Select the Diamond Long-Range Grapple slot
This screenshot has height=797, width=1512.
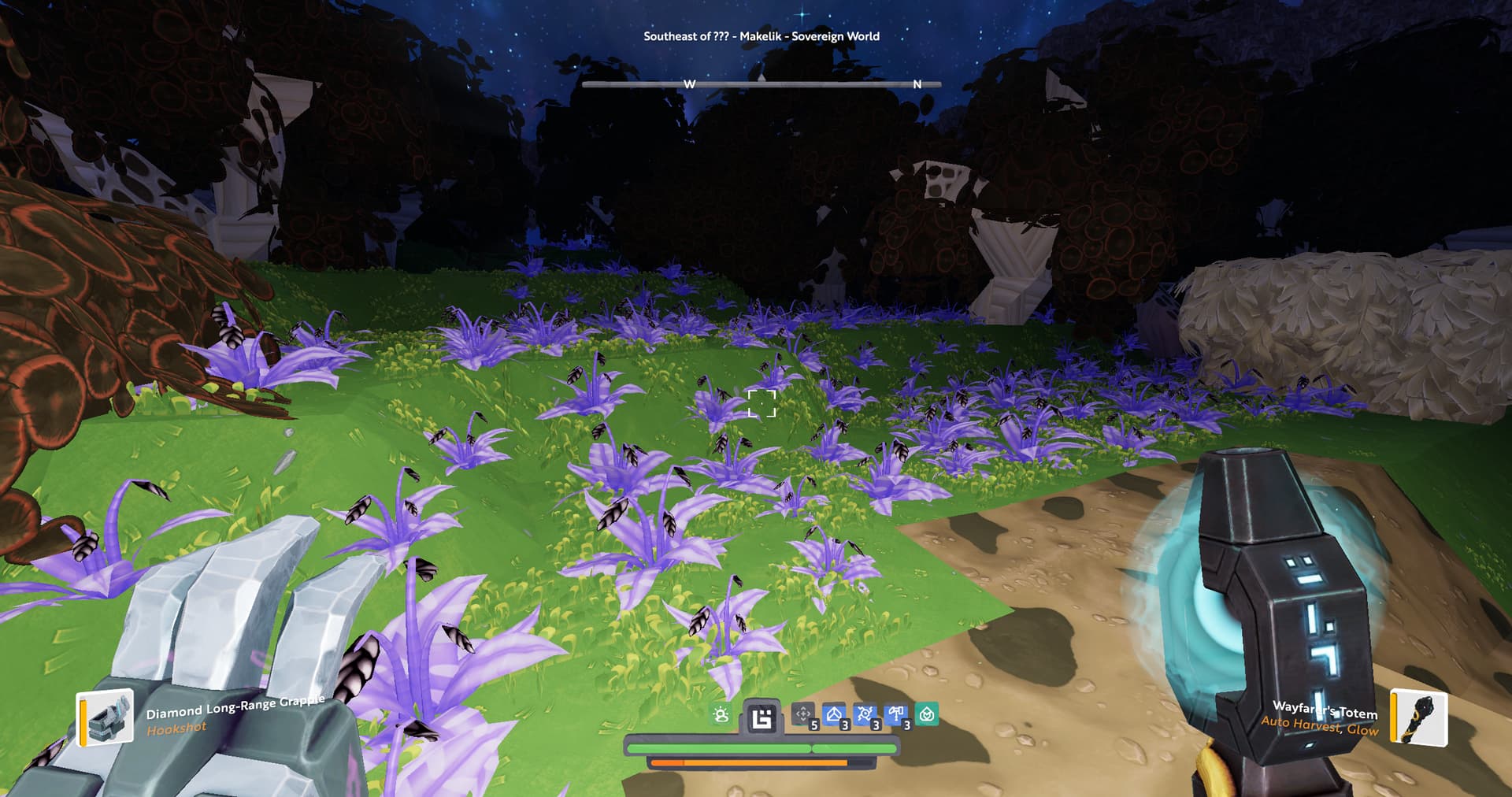tap(106, 717)
